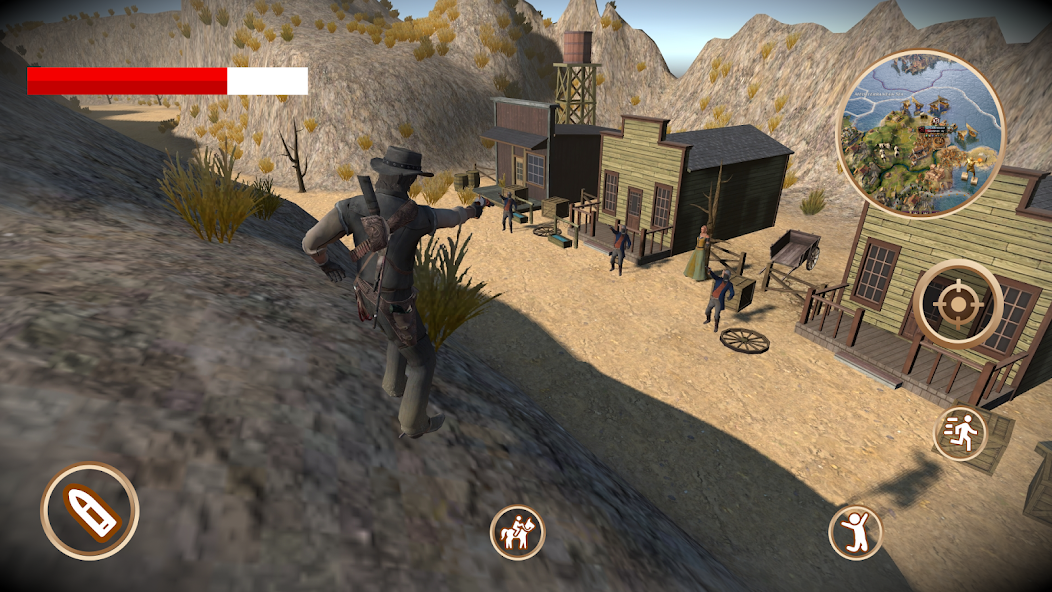Mount the horse using the rider icon
The height and width of the screenshot is (592, 1052).
[517, 532]
